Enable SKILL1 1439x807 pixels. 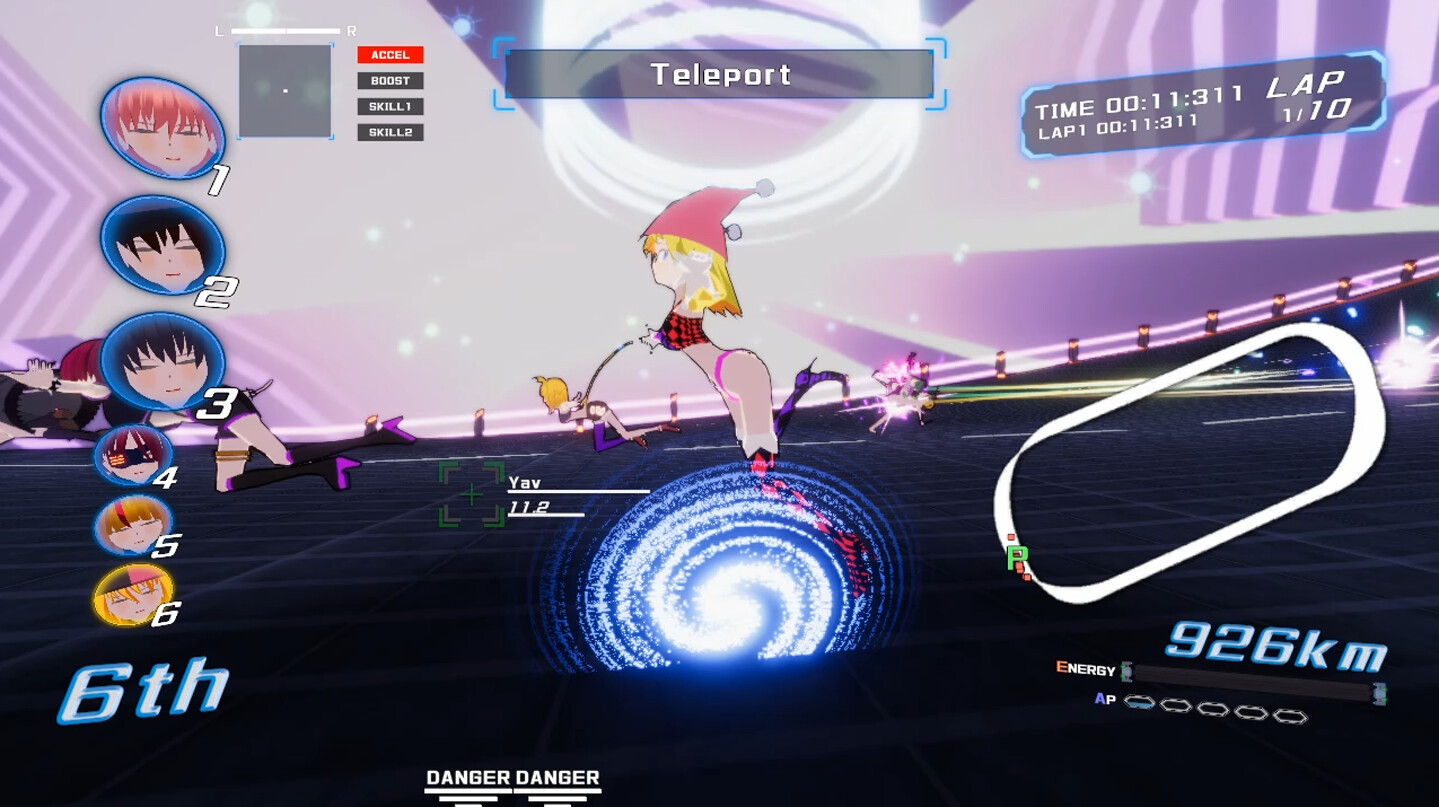click(x=390, y=106)
